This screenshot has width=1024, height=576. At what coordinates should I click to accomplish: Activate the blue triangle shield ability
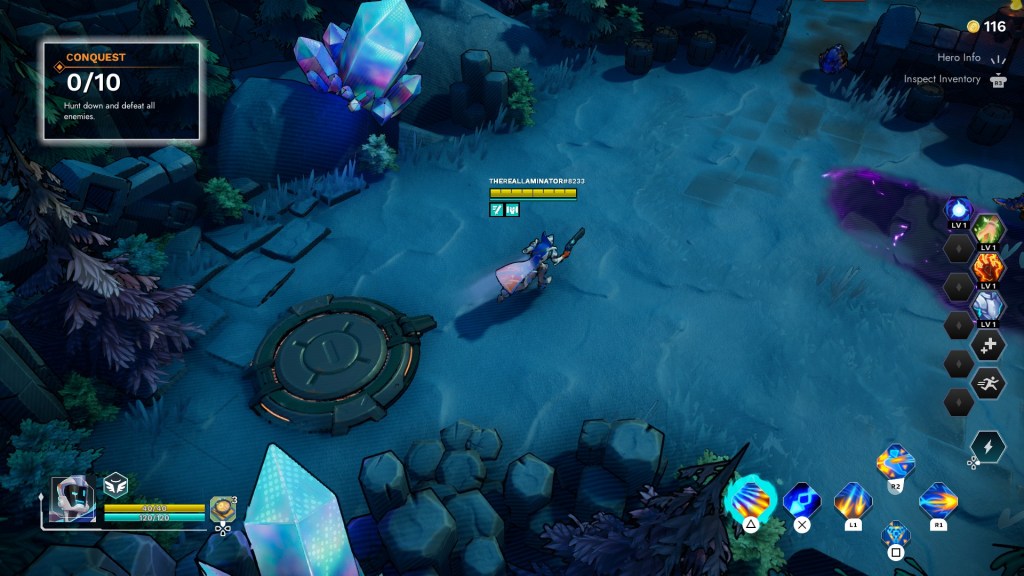(896, 534)
